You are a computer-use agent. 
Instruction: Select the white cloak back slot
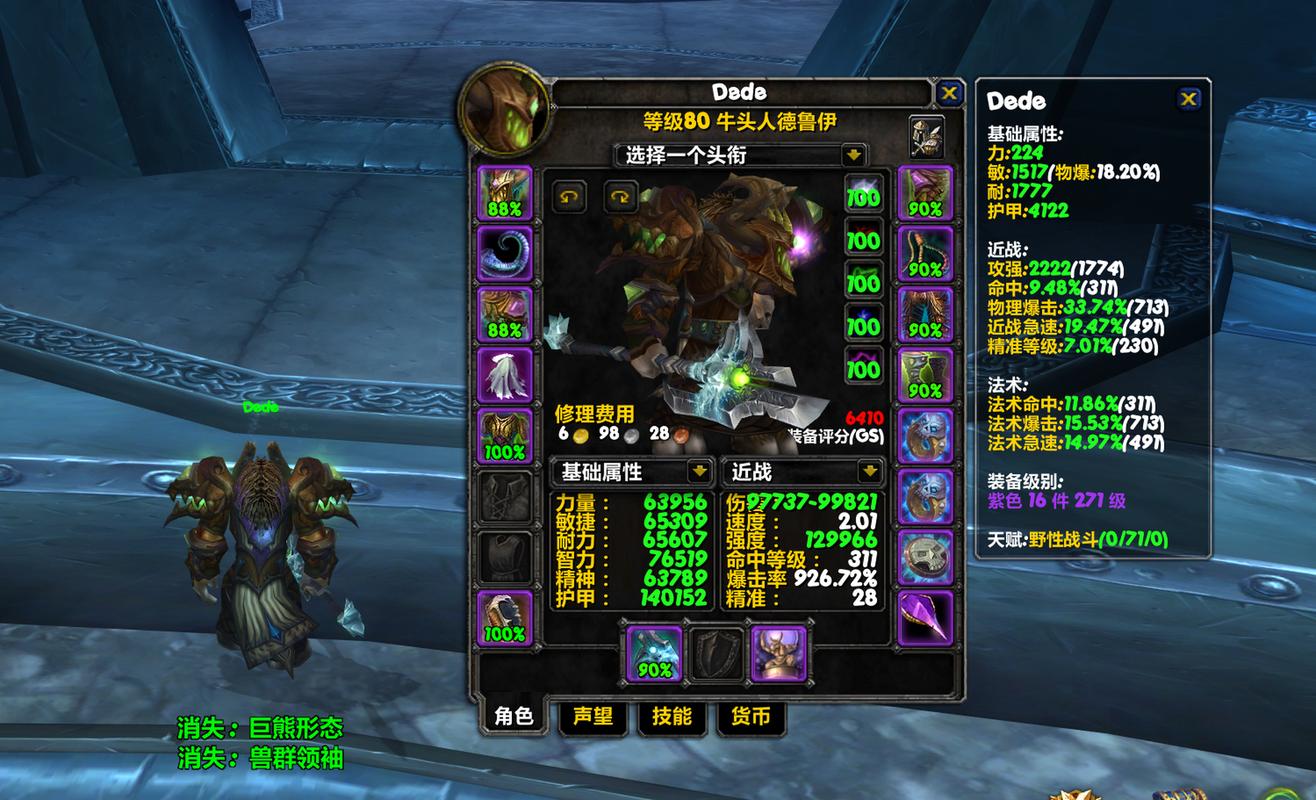505,374
